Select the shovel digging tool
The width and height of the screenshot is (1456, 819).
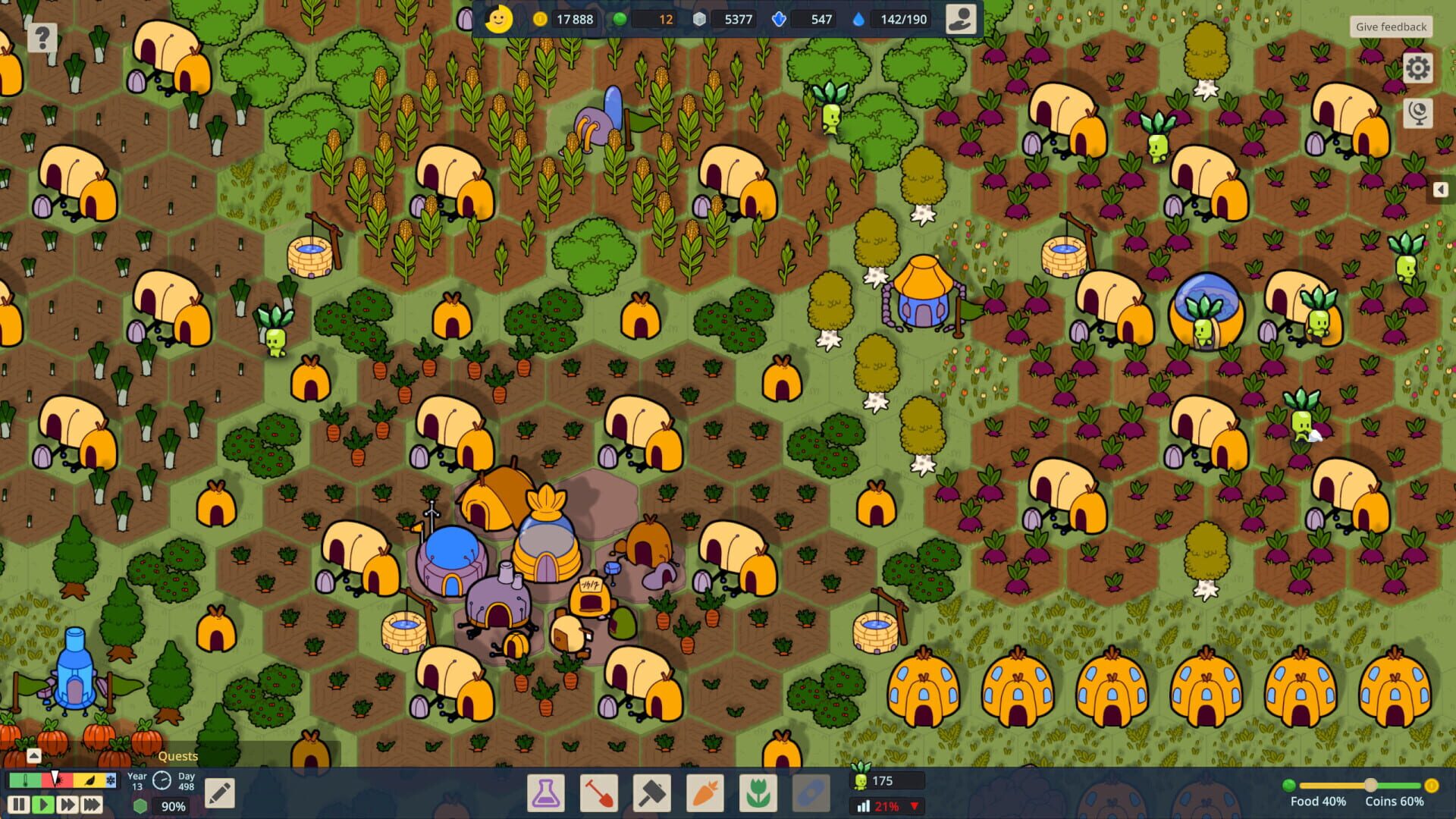coord(600,792)
